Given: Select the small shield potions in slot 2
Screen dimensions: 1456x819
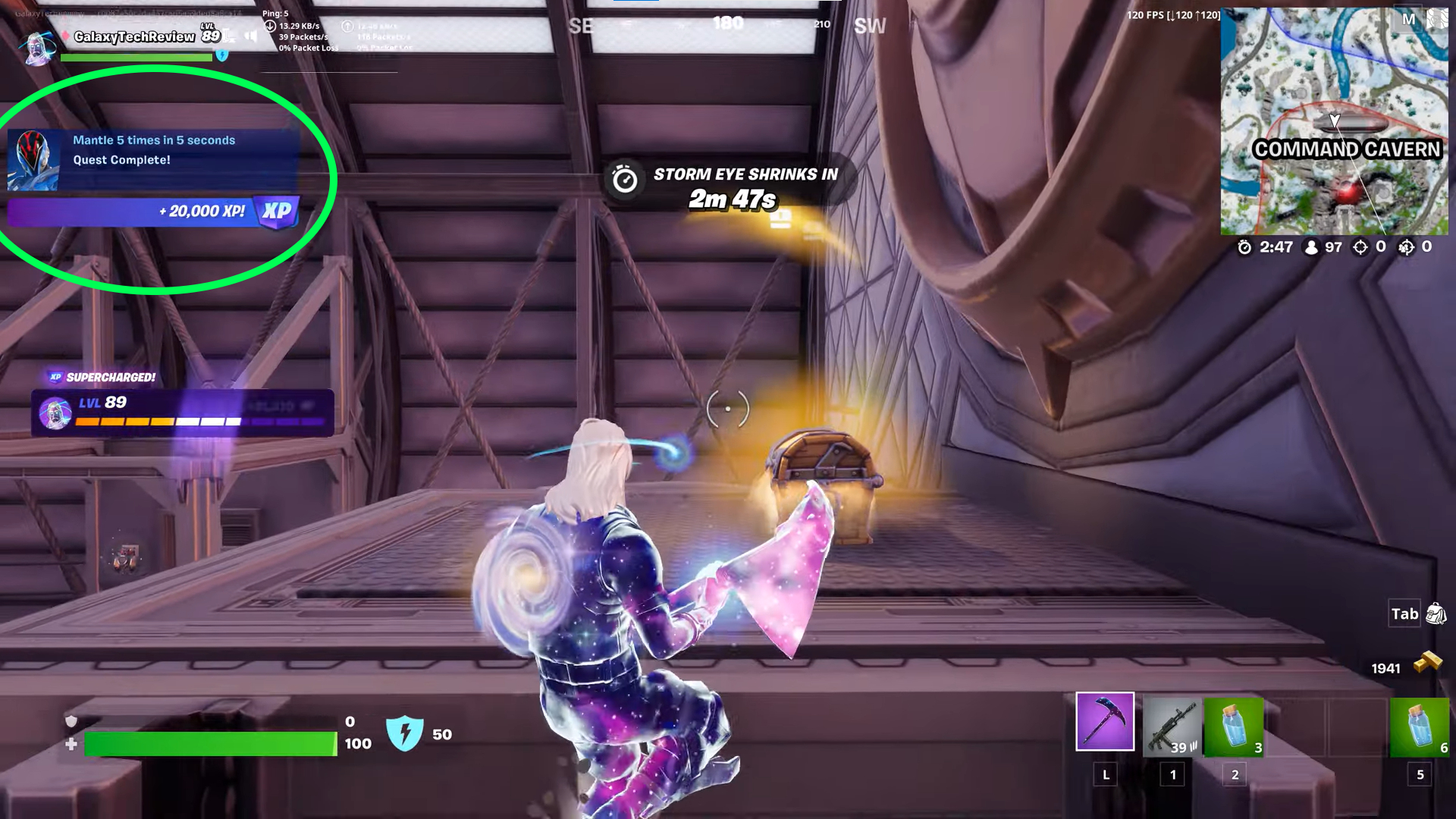Looking at the screenshot, I should 1235,724.
